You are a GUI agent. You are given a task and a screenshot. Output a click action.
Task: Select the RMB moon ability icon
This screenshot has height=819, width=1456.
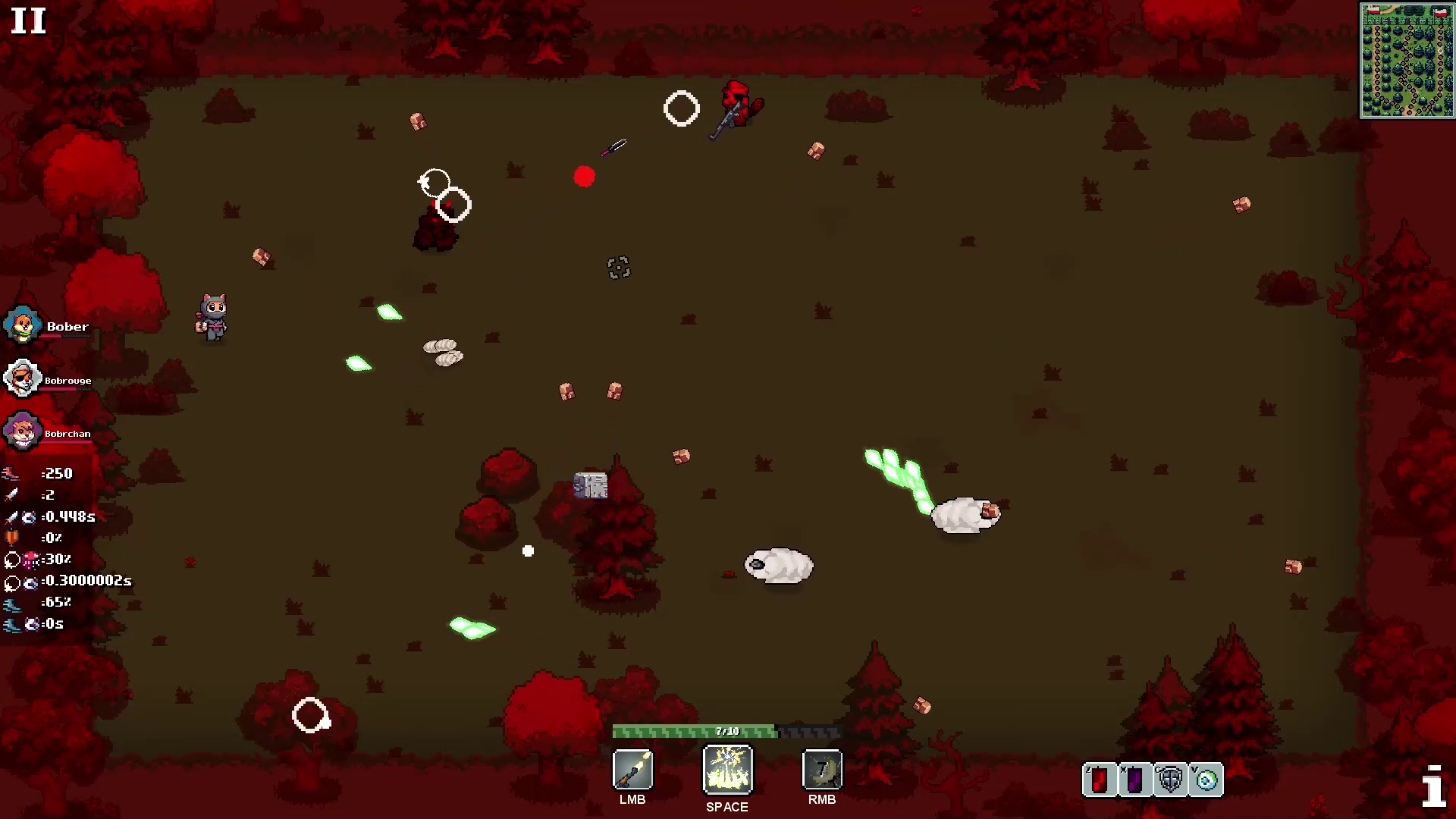point(821,768)
